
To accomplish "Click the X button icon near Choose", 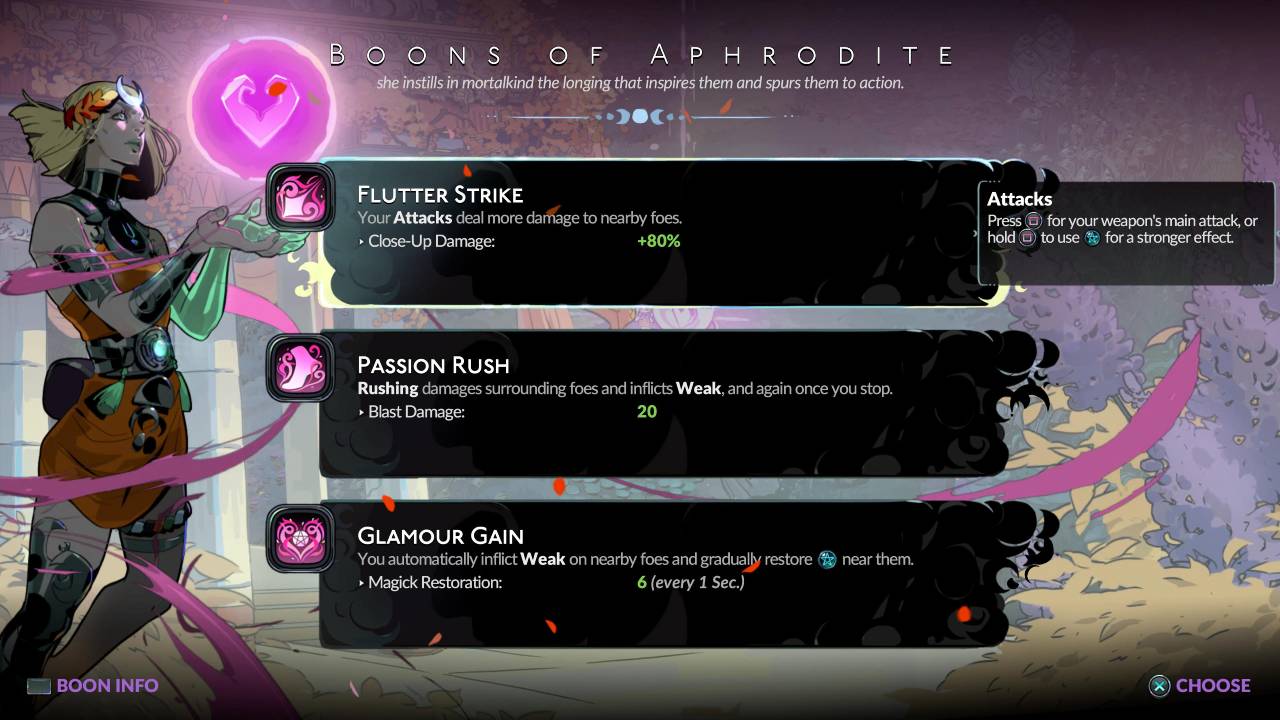I will 1158,686.
